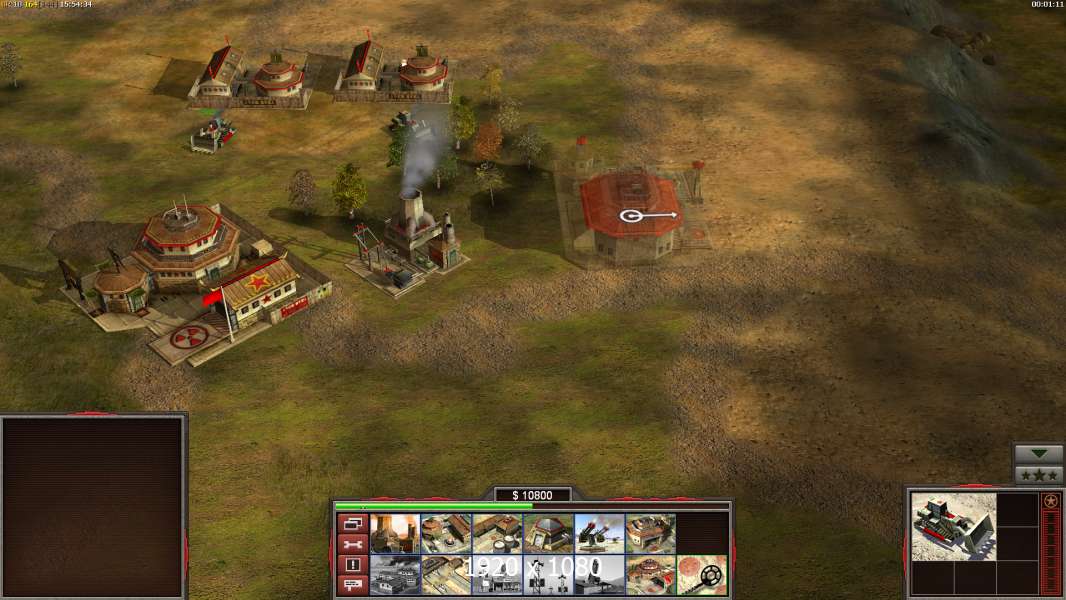Open the chat message button
The height and width of the screenshot is (600, 1066).
tap(351, 586)
